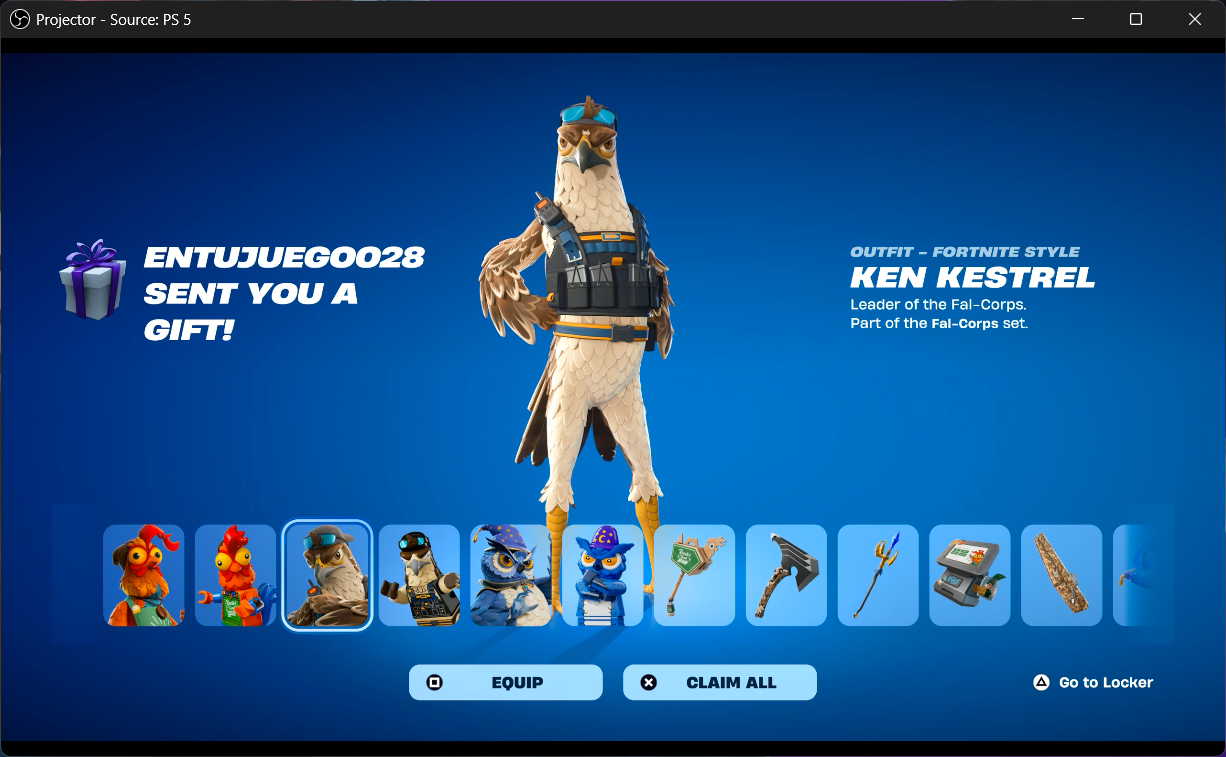Choose the LEGO-style wizard owl thumbnail

(x=603, y=575)
